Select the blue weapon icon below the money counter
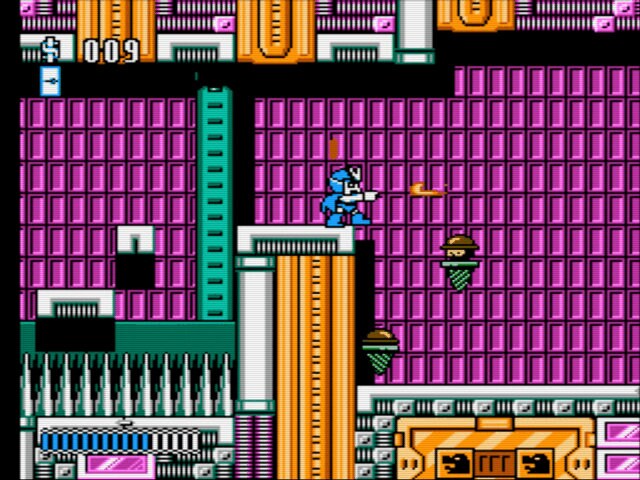The width and height of the screenshot is (640, 480). pyautogui.click(x=50, y=82)
